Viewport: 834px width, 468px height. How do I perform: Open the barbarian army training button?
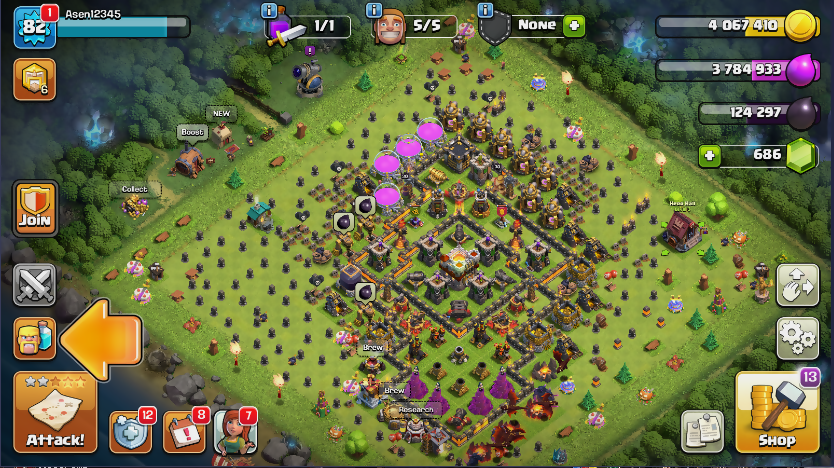pyautogui.click(x=34, y=338)
